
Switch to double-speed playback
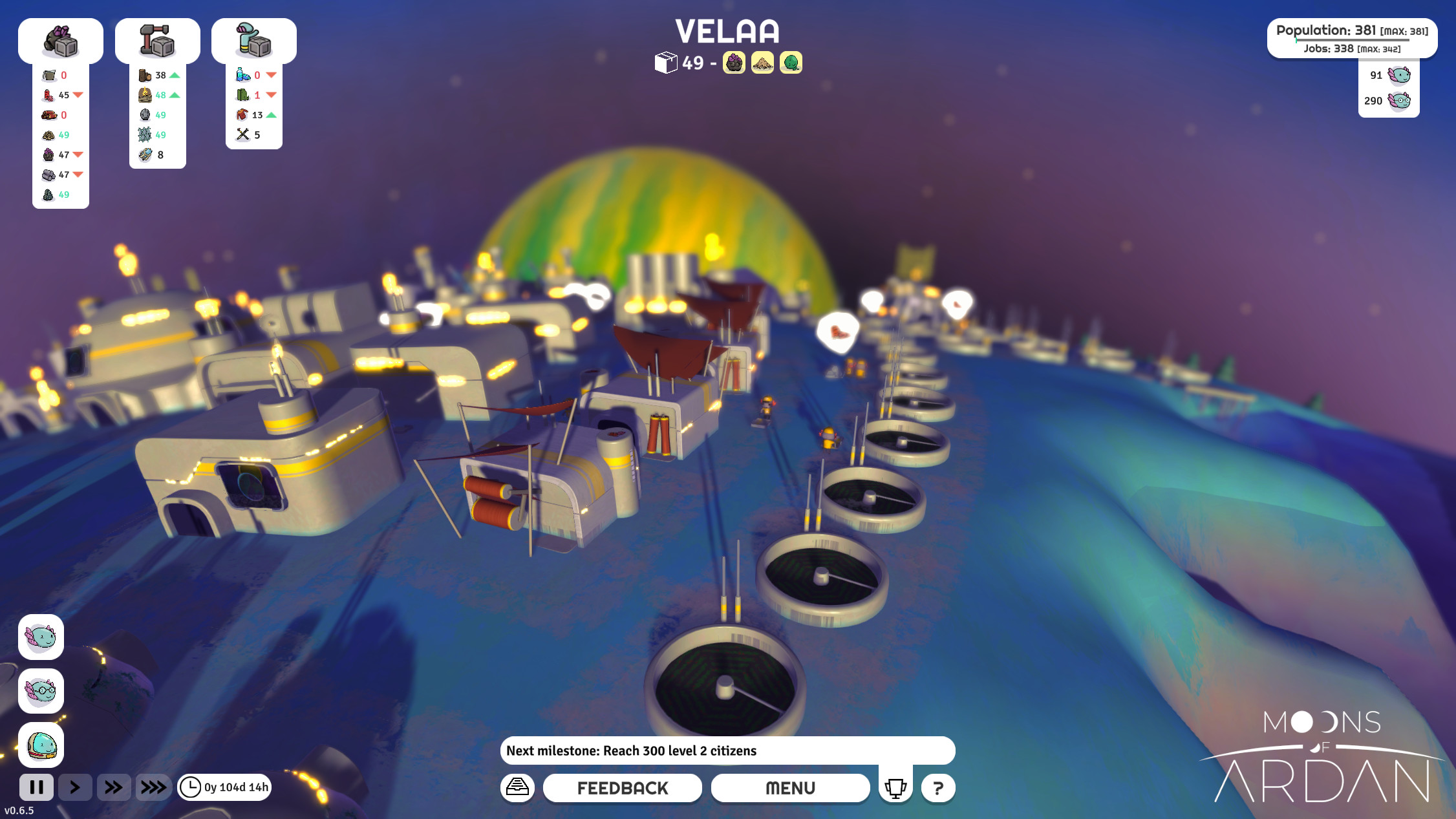point(114,787)
